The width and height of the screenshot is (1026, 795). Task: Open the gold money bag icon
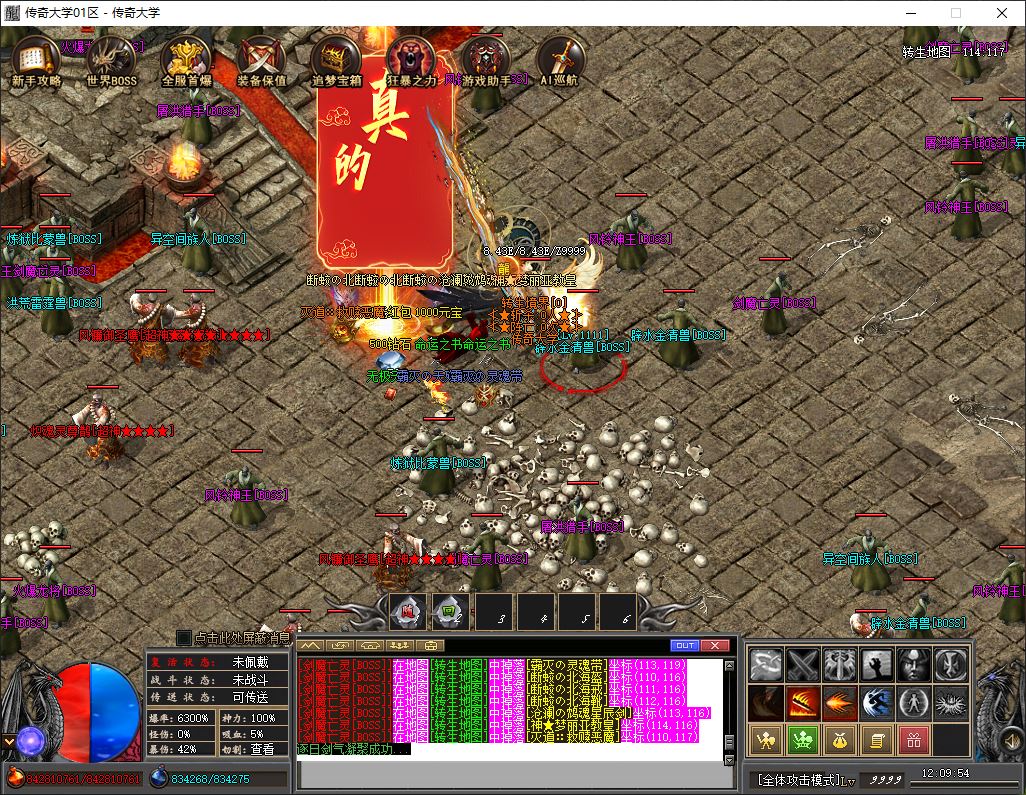point(840,741)
